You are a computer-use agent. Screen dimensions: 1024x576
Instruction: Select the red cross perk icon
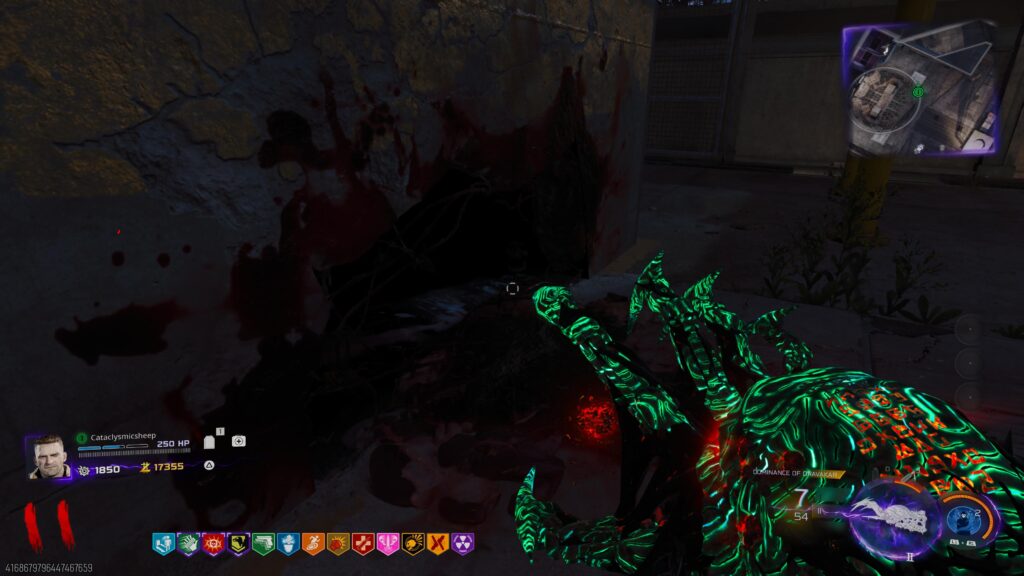point(363,544)
